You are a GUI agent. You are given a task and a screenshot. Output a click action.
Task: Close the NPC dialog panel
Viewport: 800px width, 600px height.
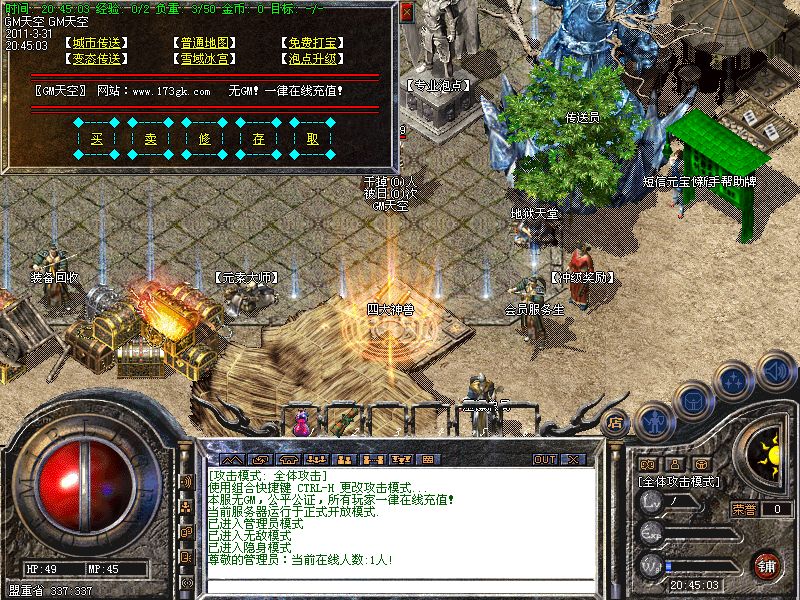(406, 13)
